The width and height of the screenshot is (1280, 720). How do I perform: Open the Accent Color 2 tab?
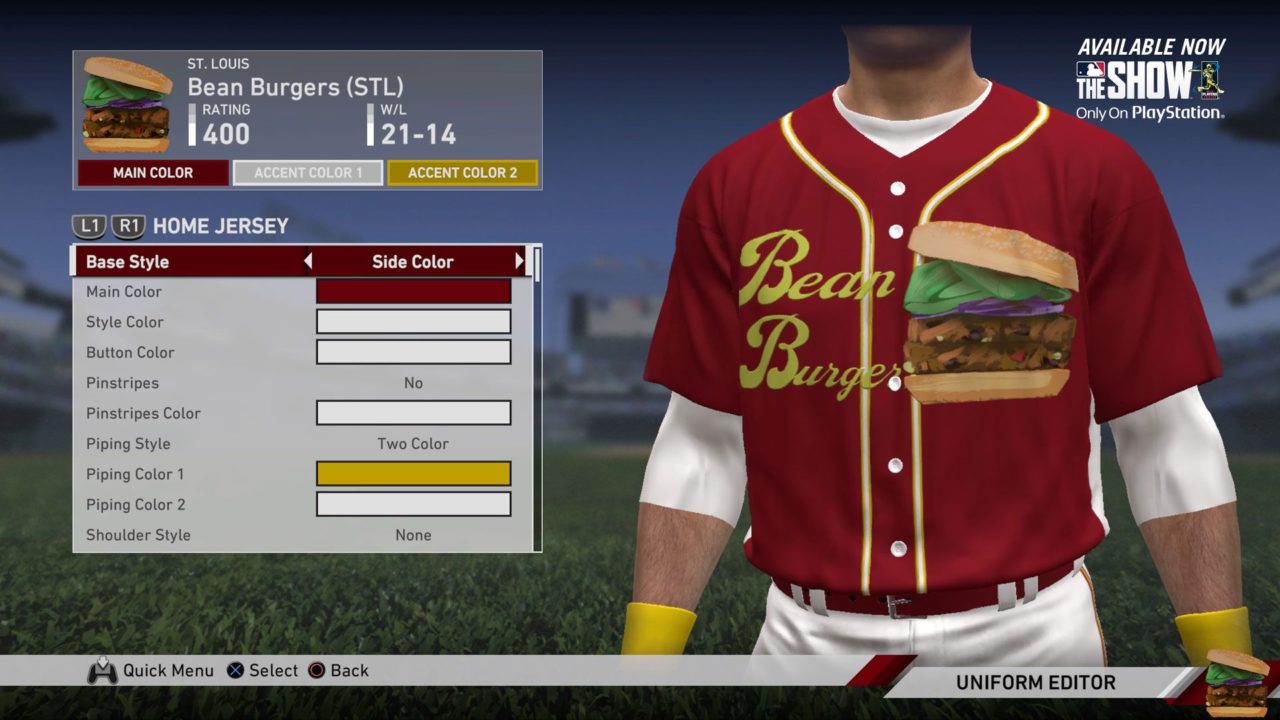pyautogui.click(x=462, y=173)
